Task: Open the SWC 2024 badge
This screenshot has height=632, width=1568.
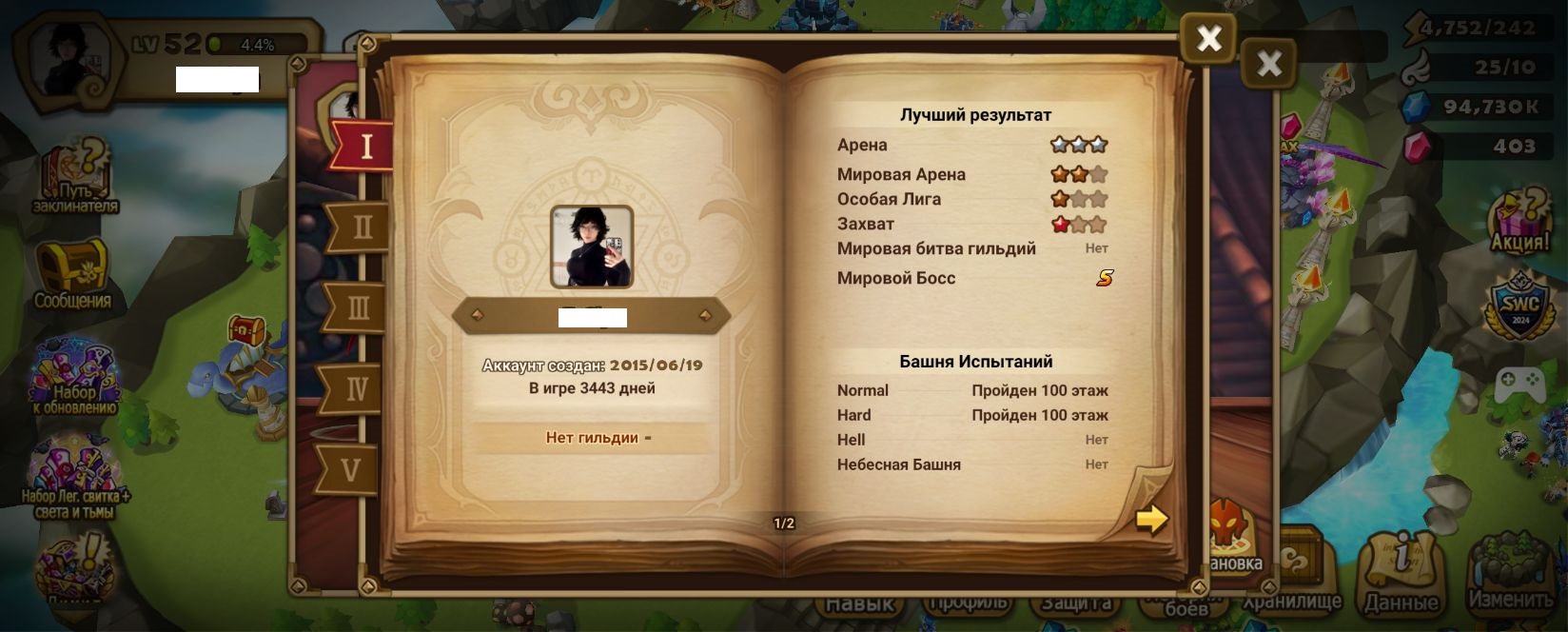Action: point(1519,306)
